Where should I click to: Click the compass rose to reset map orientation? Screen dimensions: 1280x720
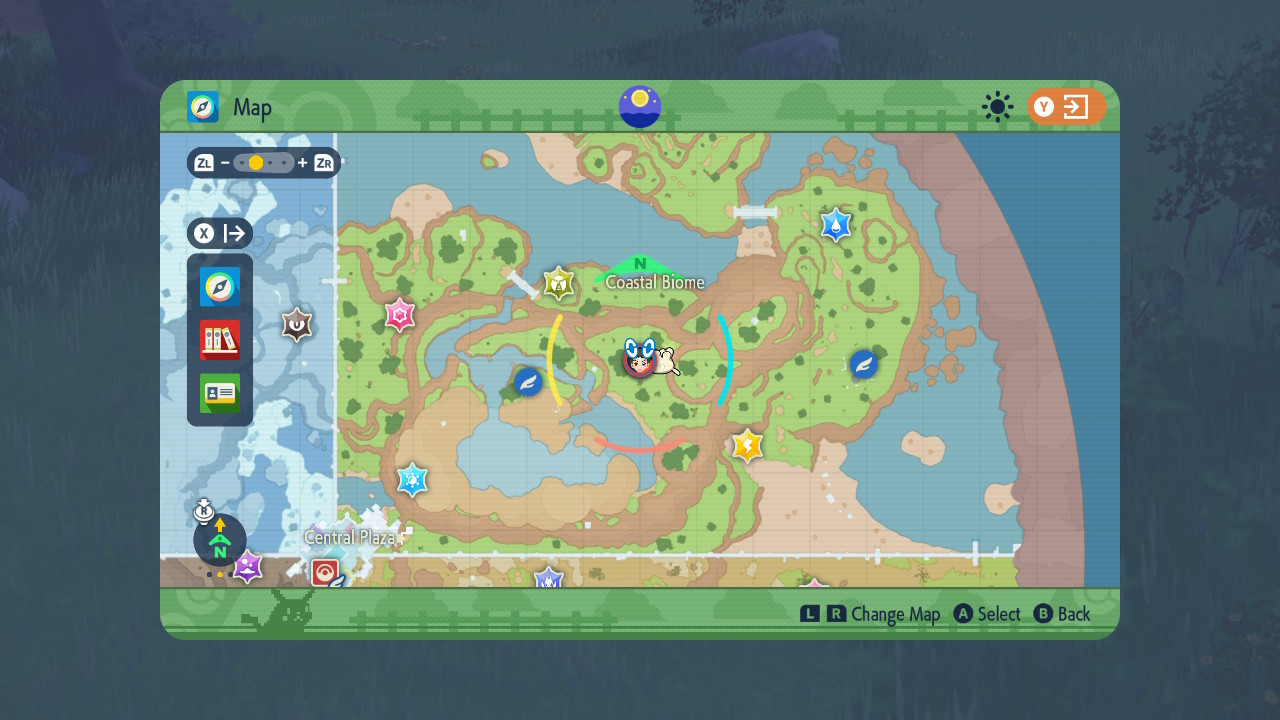pyautogui.click(x=219, y=540)
